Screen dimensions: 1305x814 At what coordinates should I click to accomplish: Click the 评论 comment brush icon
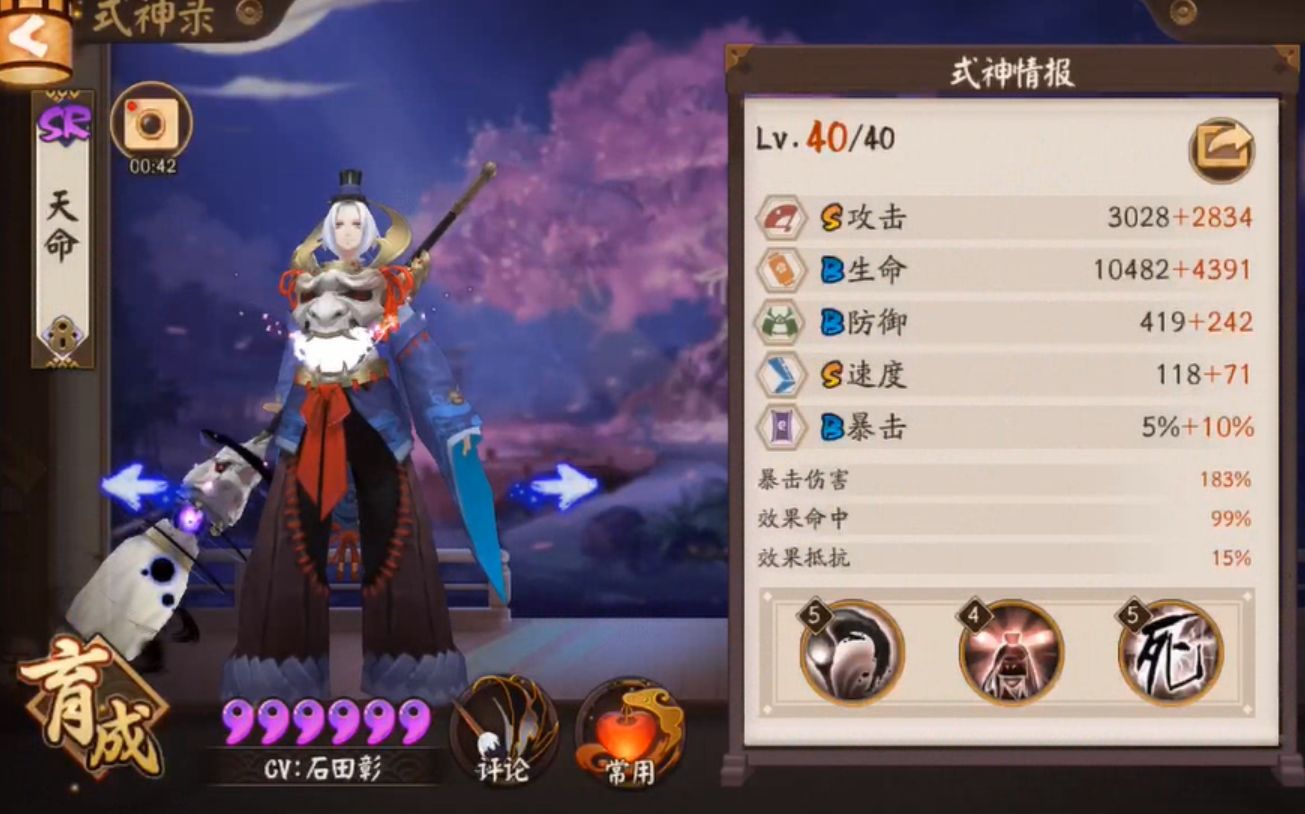point(505,732)
